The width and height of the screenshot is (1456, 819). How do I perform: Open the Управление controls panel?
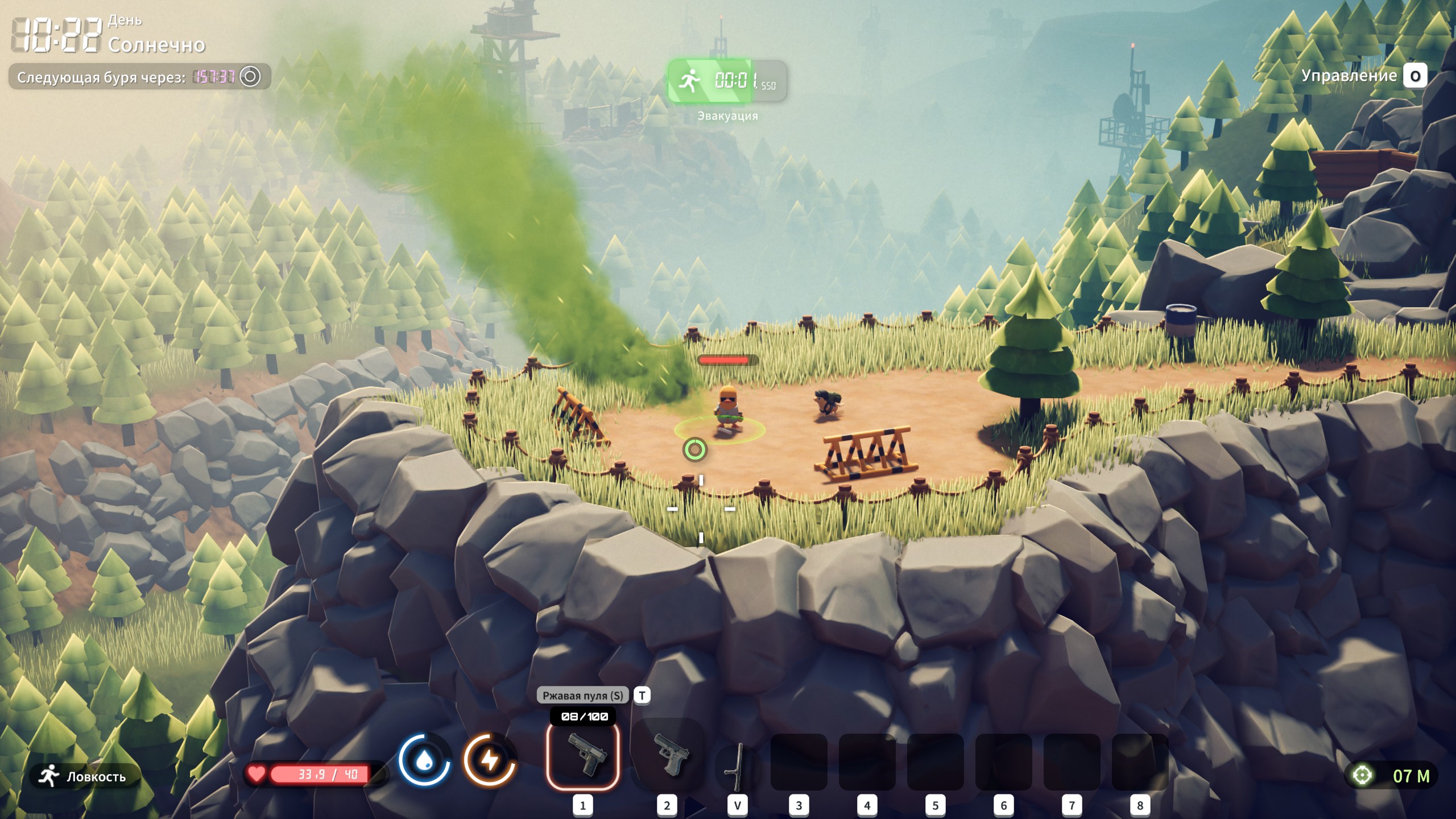(x=1363, y=76)
